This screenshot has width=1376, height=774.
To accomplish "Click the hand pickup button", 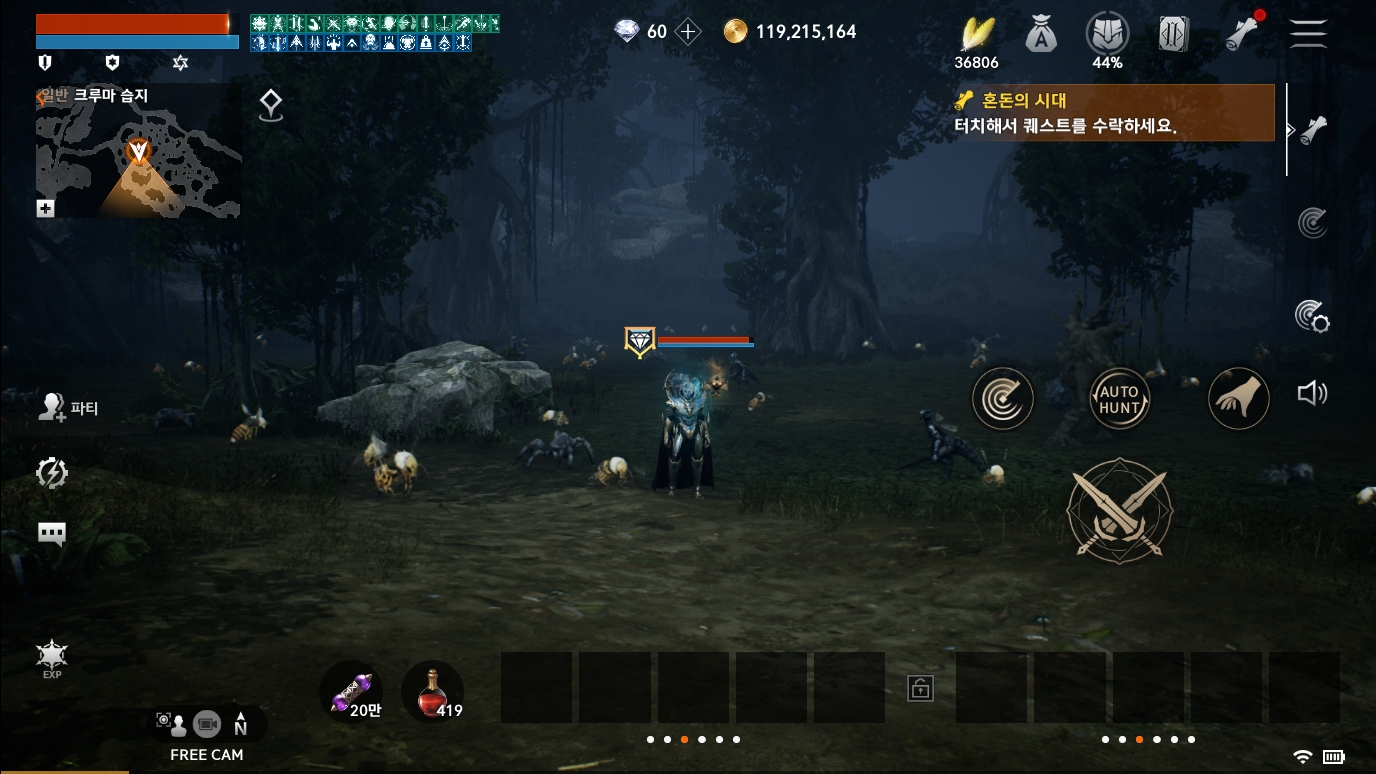I will (1239, 399).
